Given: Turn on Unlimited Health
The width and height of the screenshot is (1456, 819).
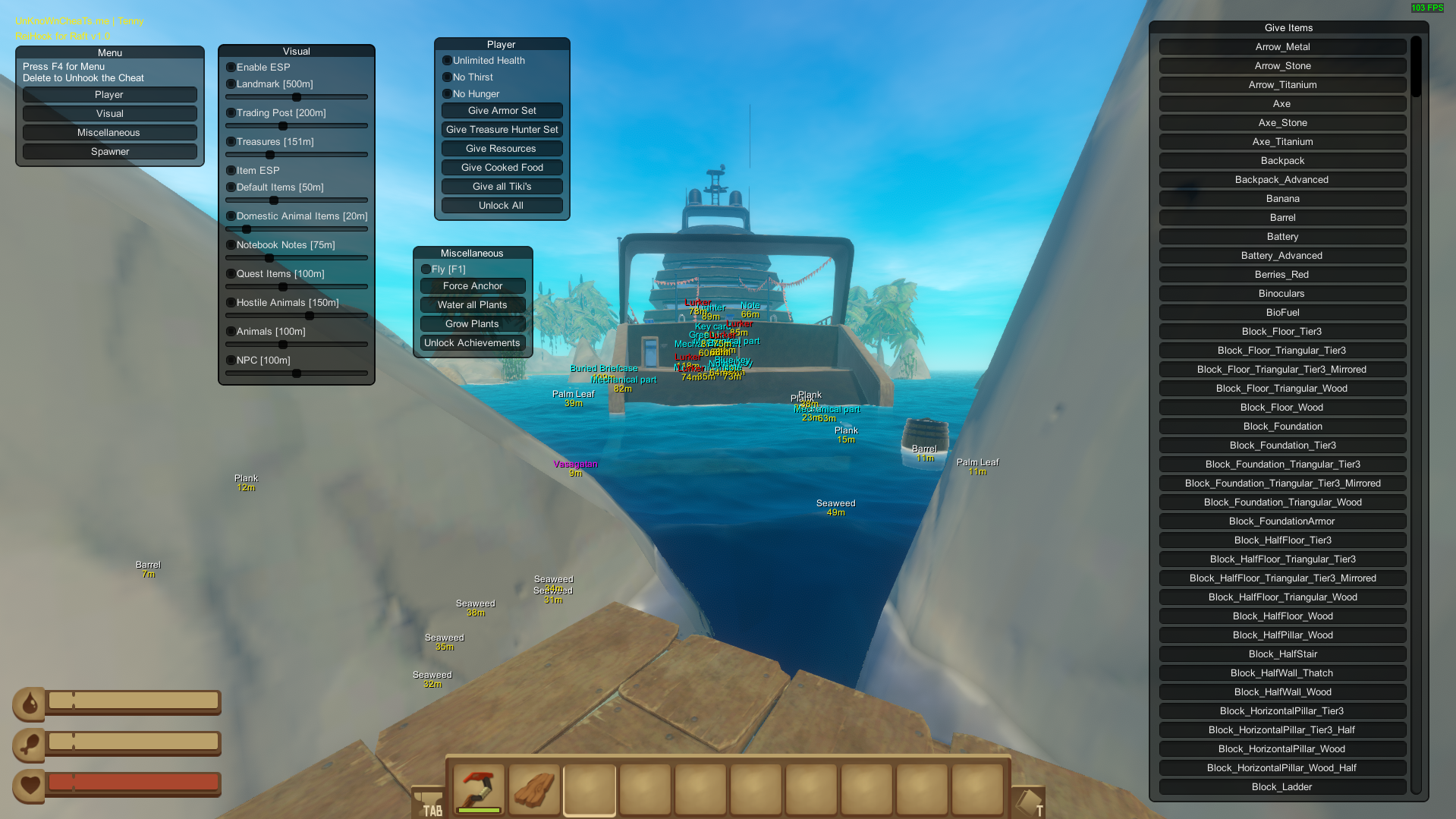Looking at the screenshot, I should [x=447, y=61].
